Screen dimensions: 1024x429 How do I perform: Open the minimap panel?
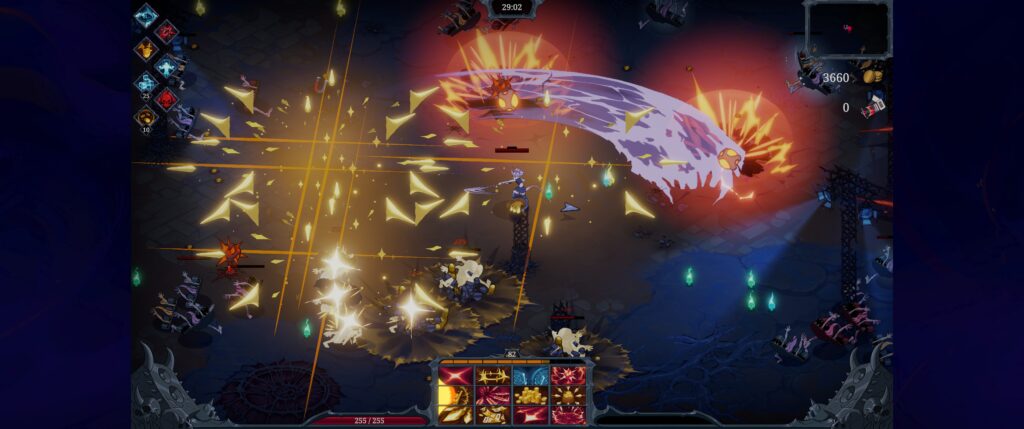click(x=846, y=28)
